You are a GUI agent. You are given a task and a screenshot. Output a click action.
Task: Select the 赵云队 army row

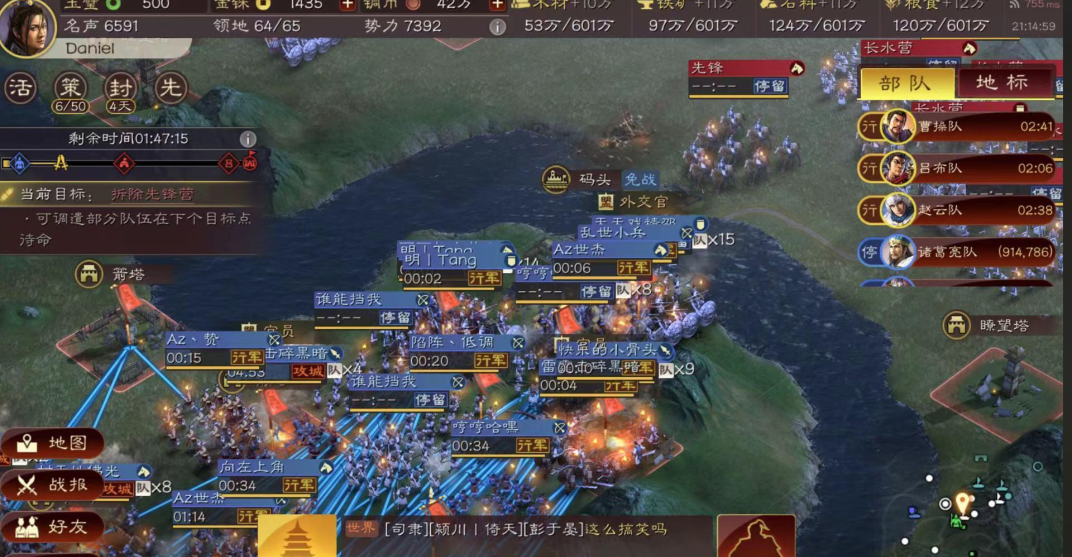960,210
